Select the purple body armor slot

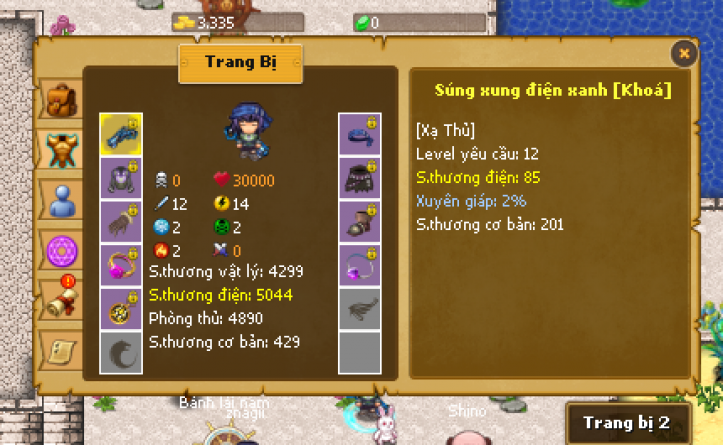click(x=121, y=178)
